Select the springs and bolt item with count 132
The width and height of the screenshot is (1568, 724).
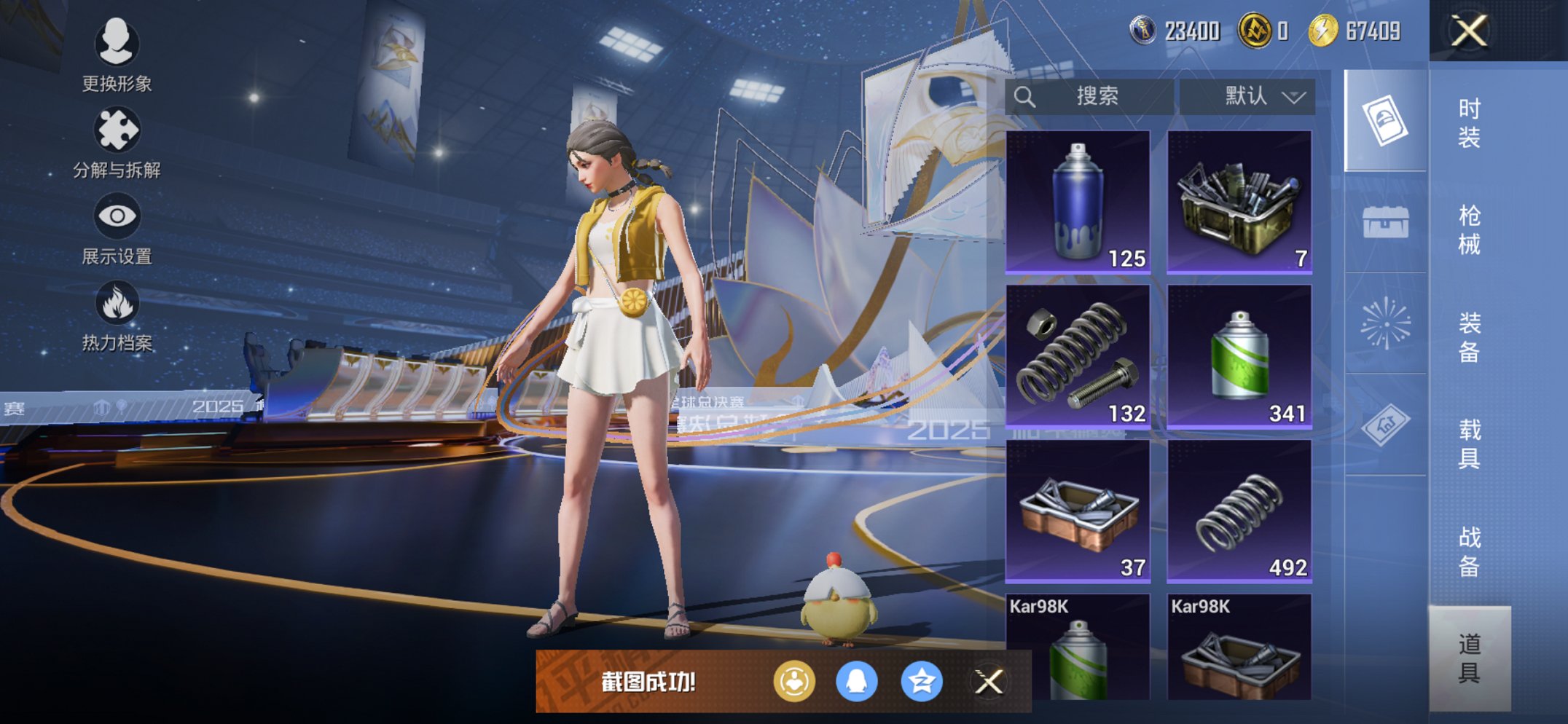[x=1078, y=356]
